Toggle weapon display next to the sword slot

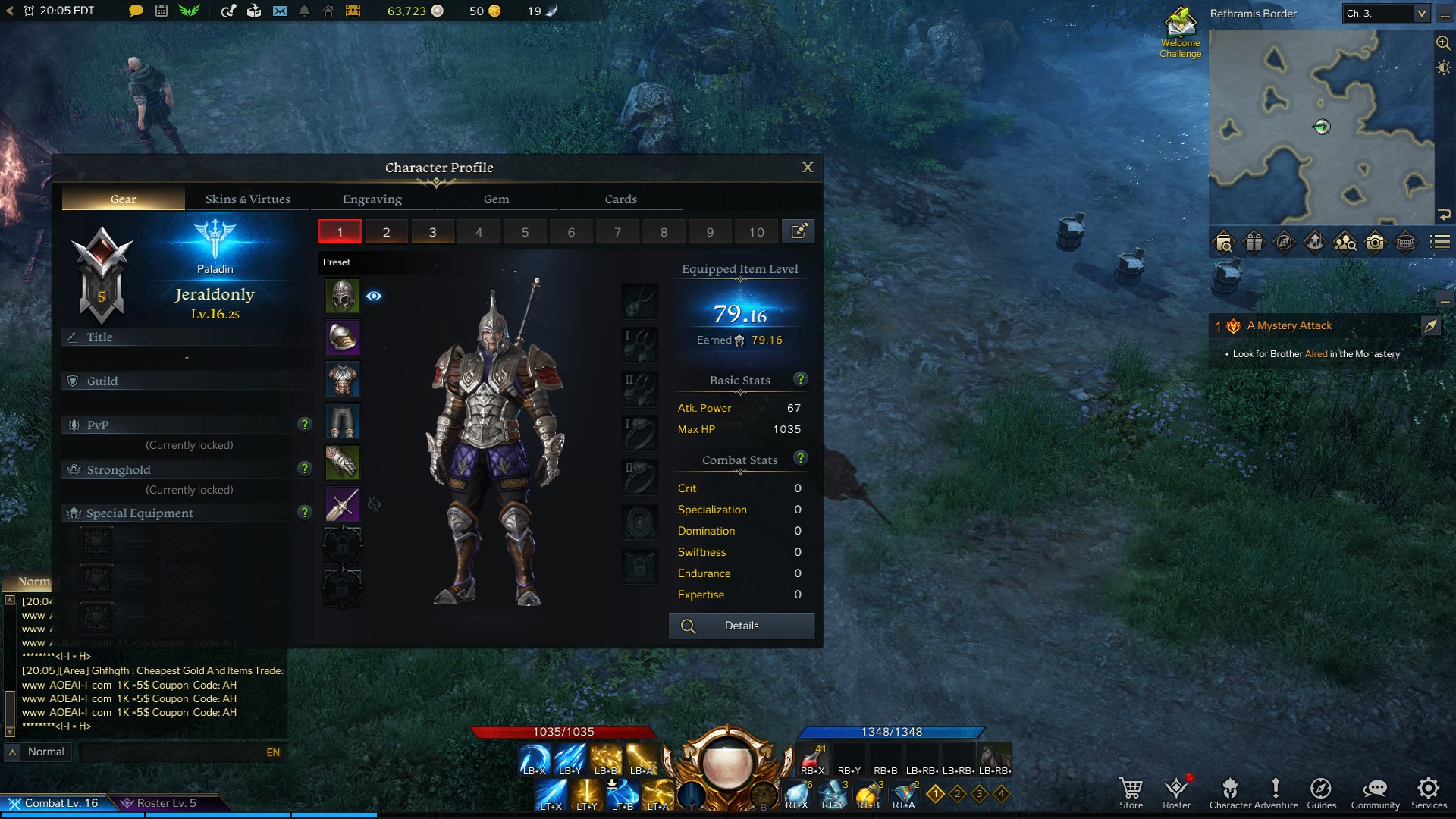pyautogui.click(x=375, y=504)
